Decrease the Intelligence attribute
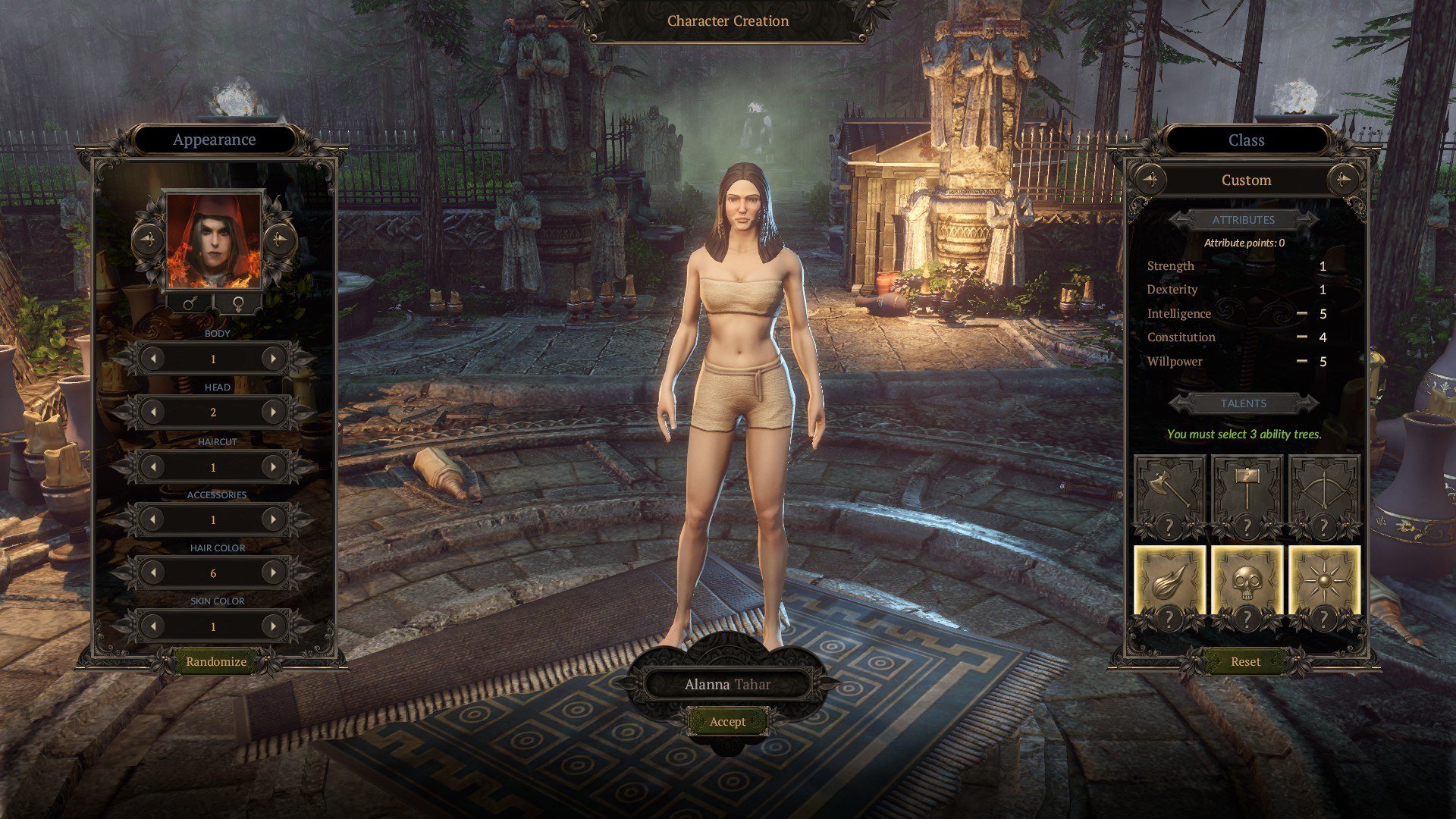This screenshot has height=819, width=1456. point(1301,313)
